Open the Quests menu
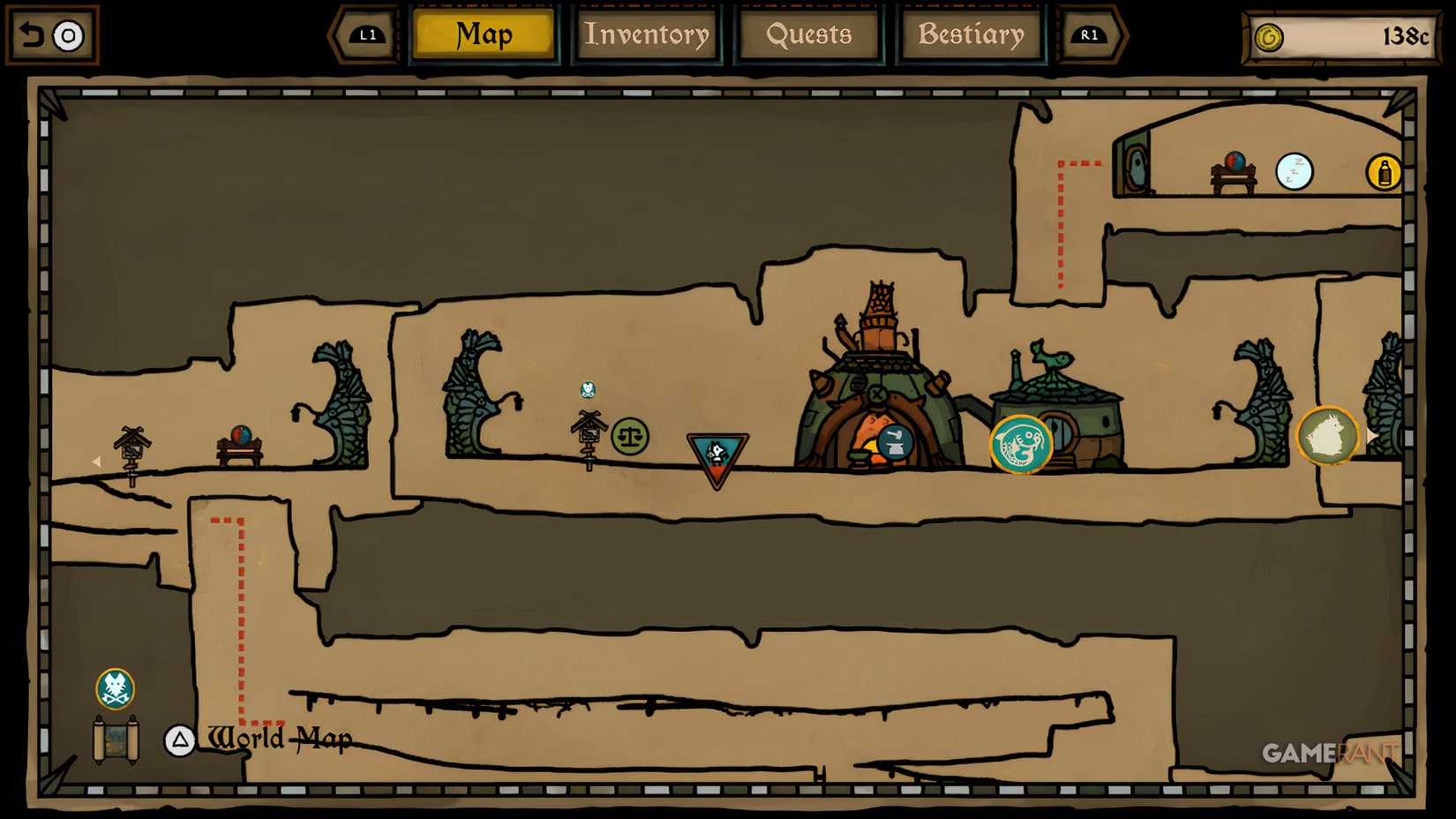 809,35
